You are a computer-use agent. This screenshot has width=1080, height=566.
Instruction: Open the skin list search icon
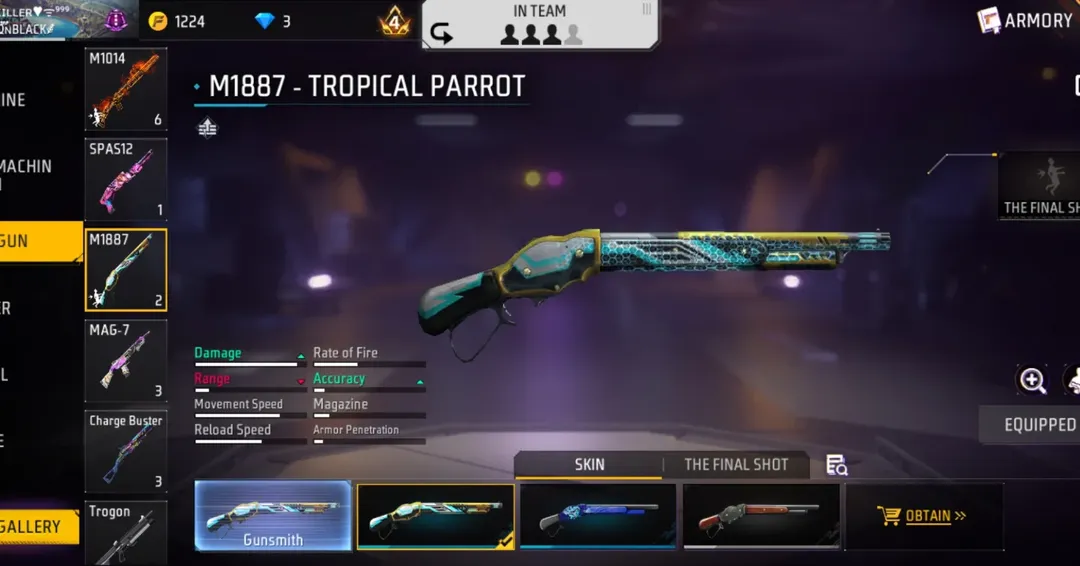click(837, 465)
